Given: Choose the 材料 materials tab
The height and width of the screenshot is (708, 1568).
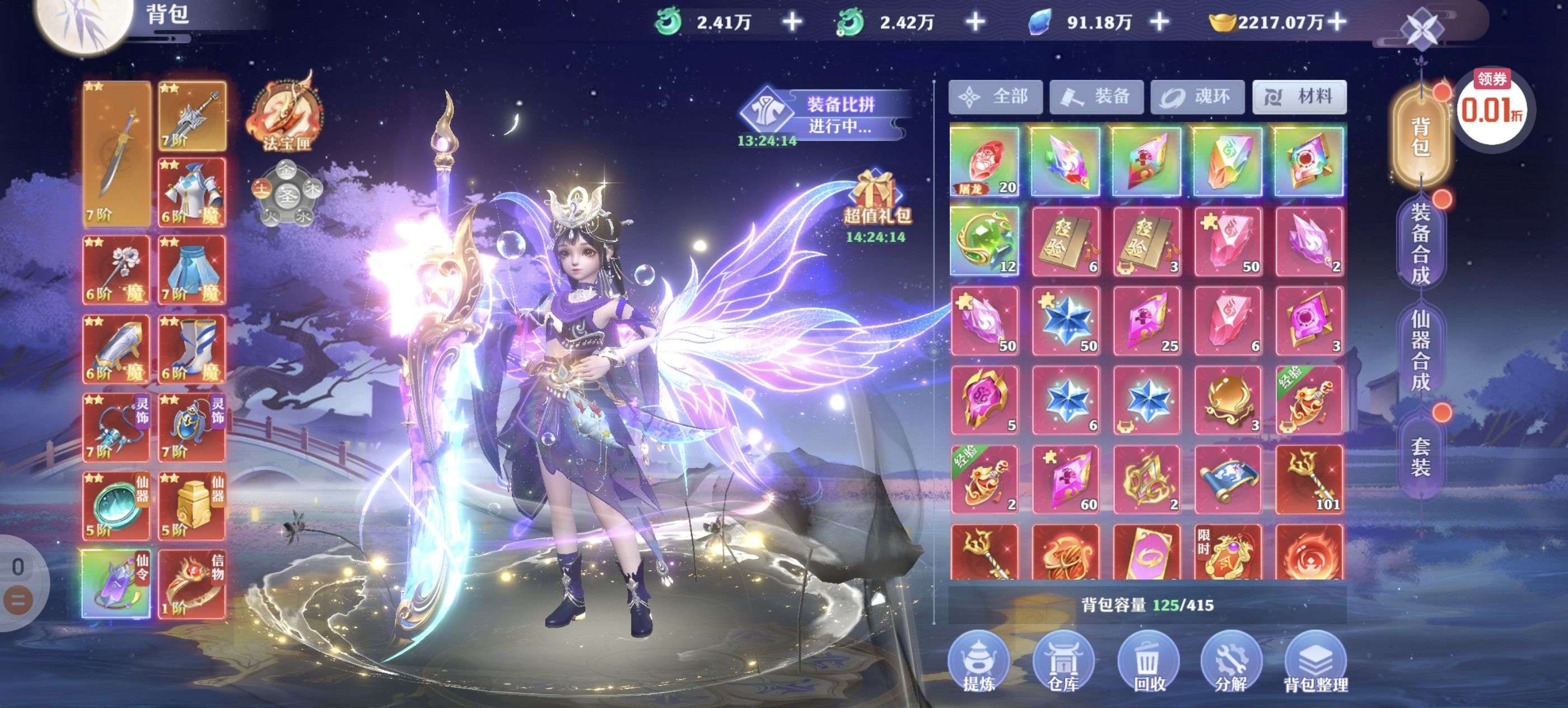Looking at the screenshot, I should tap(1299, 97).
